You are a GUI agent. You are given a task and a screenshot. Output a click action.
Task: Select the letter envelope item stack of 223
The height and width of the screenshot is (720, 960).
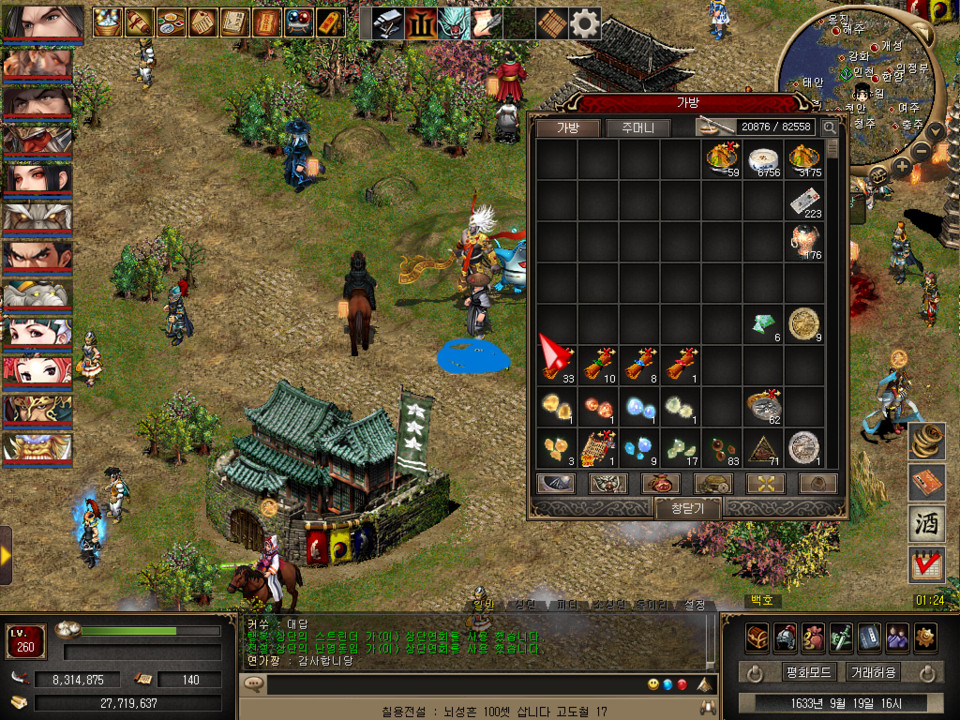(804, 201)
